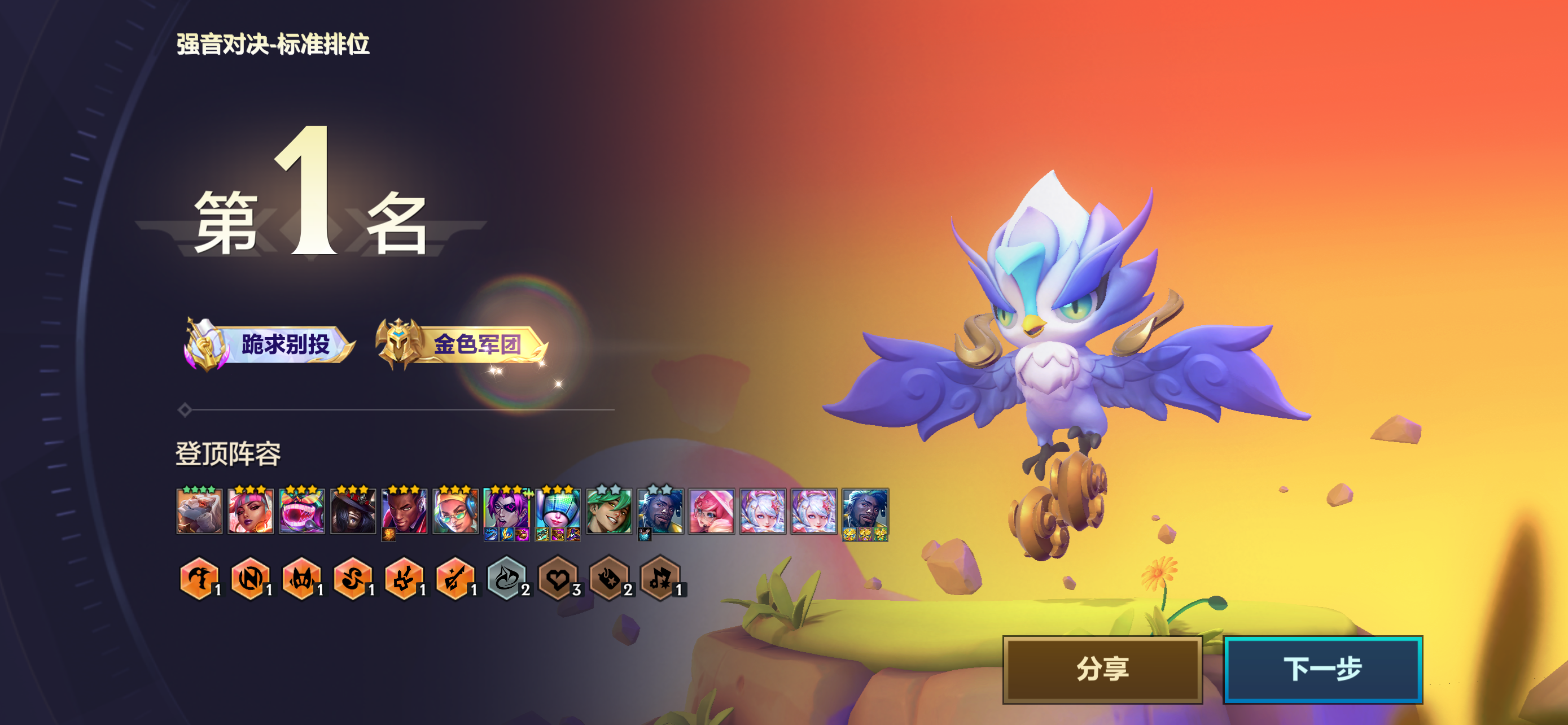Select the disco-visor helmet champion portrait
1568x725 pixels.
pyautogui.click(x=557, y=512)
